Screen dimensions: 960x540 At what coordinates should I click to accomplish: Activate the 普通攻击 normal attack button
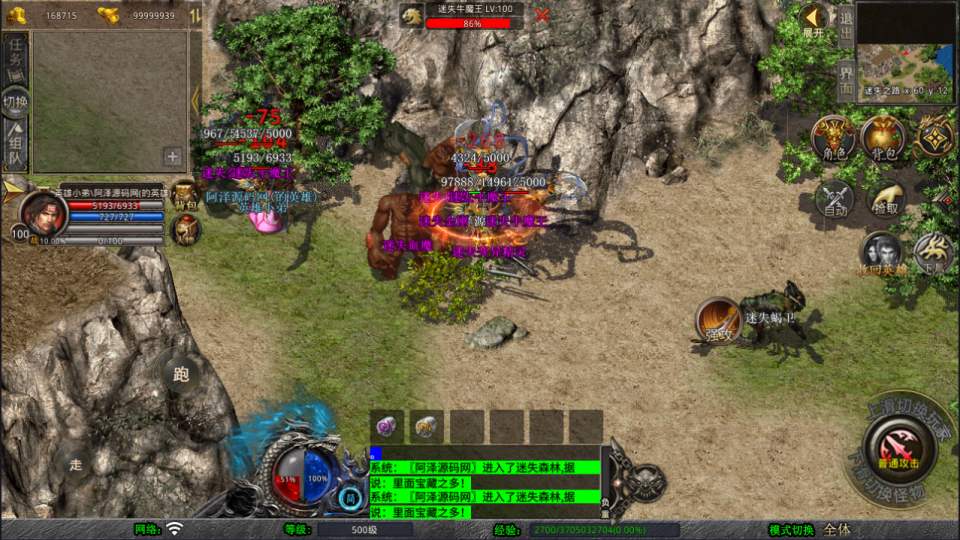coord(901,448)
